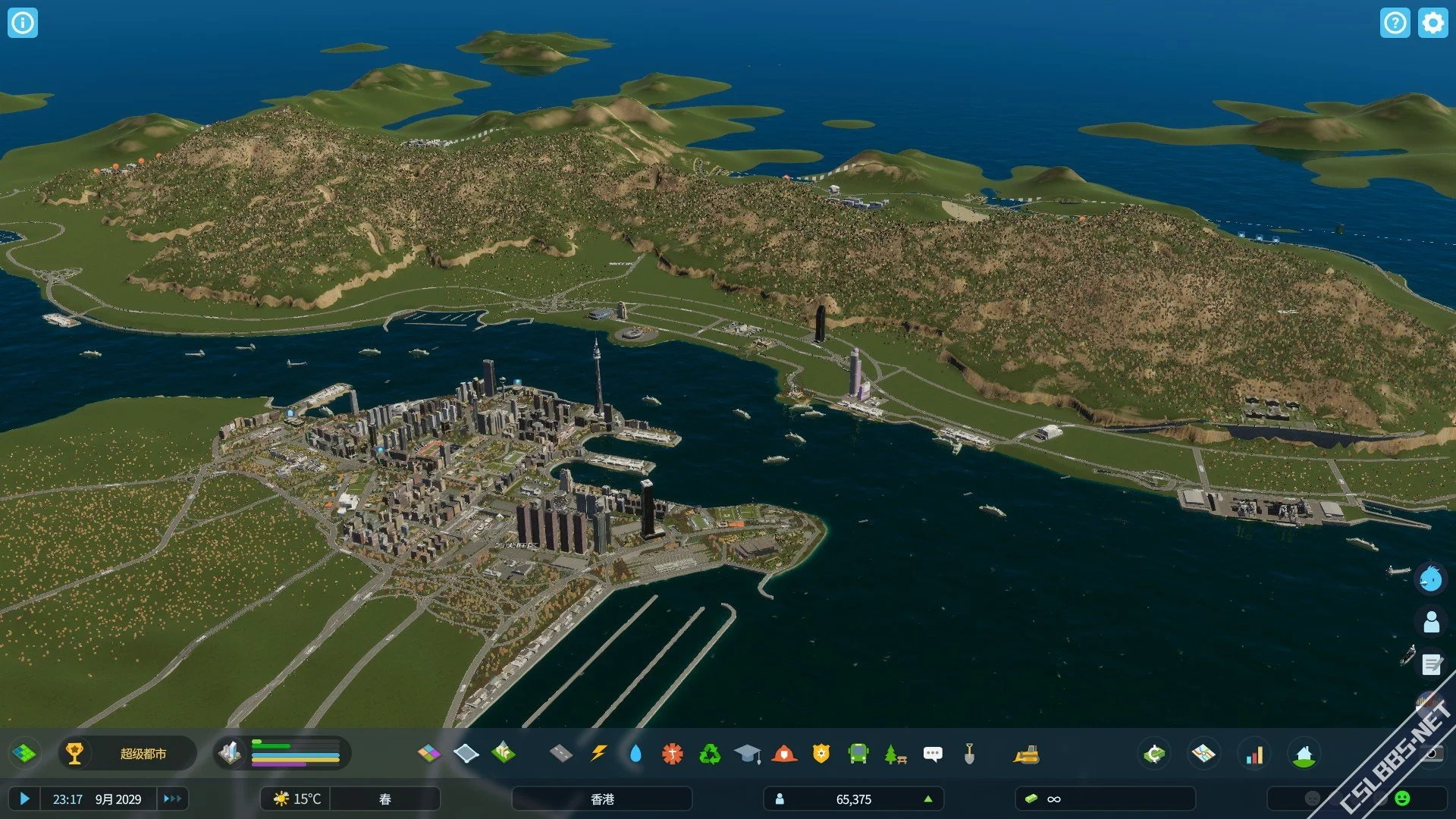The image size is (1456, 819).
Task: Resume the simulation with the play button
Action: [x=24, y=799]
